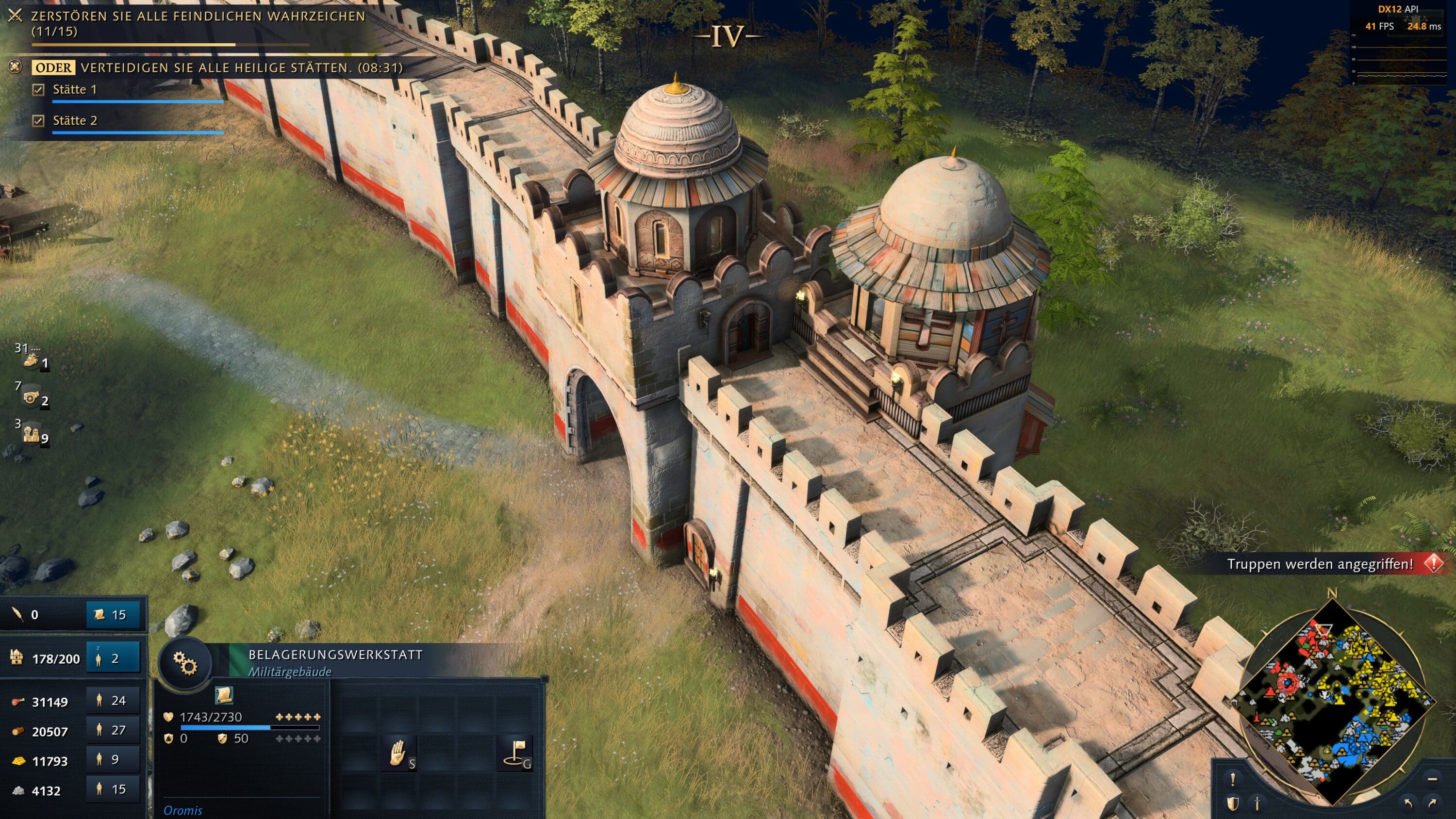Click the minimap minus button
1456x819 pixels.
(1432, 779)
